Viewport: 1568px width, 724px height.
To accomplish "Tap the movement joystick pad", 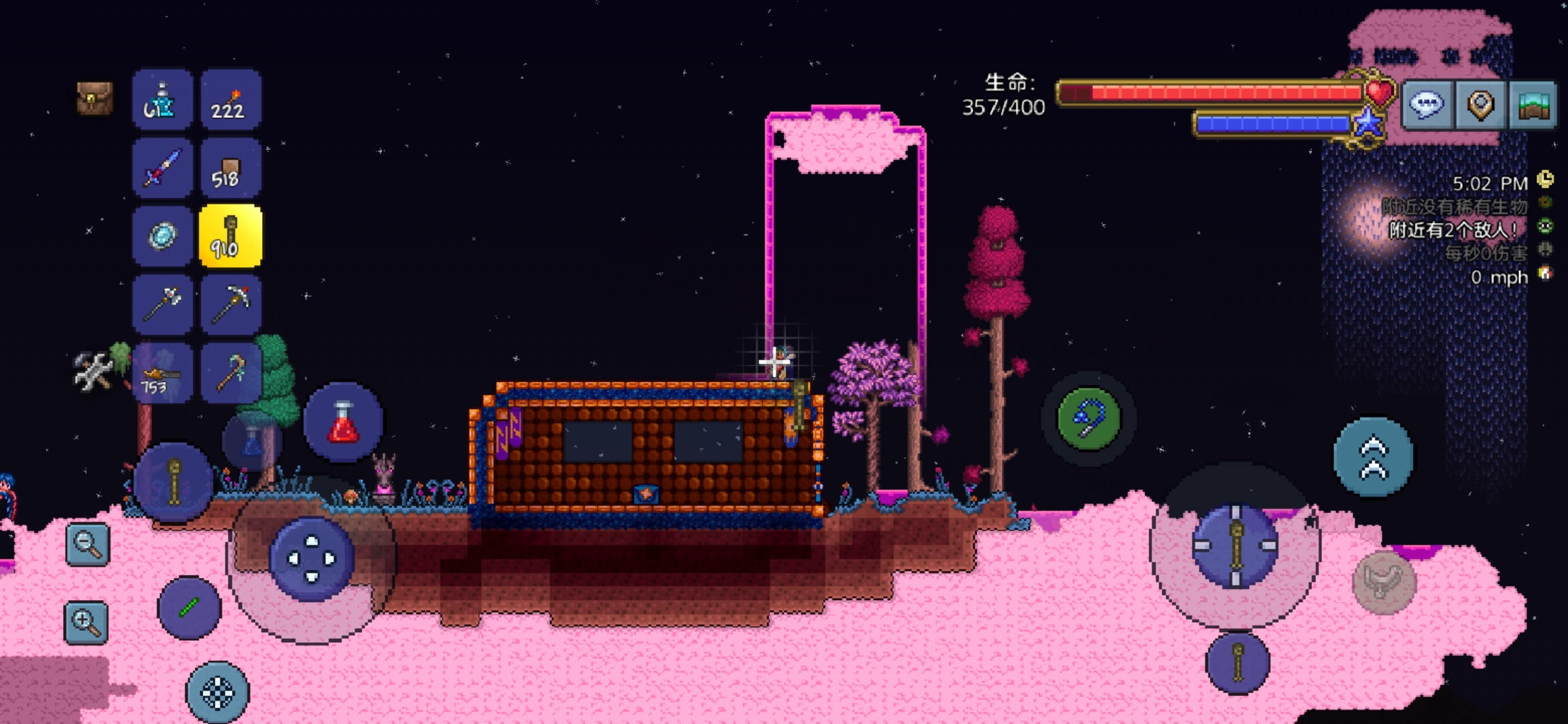I will [x=312, y=558].
